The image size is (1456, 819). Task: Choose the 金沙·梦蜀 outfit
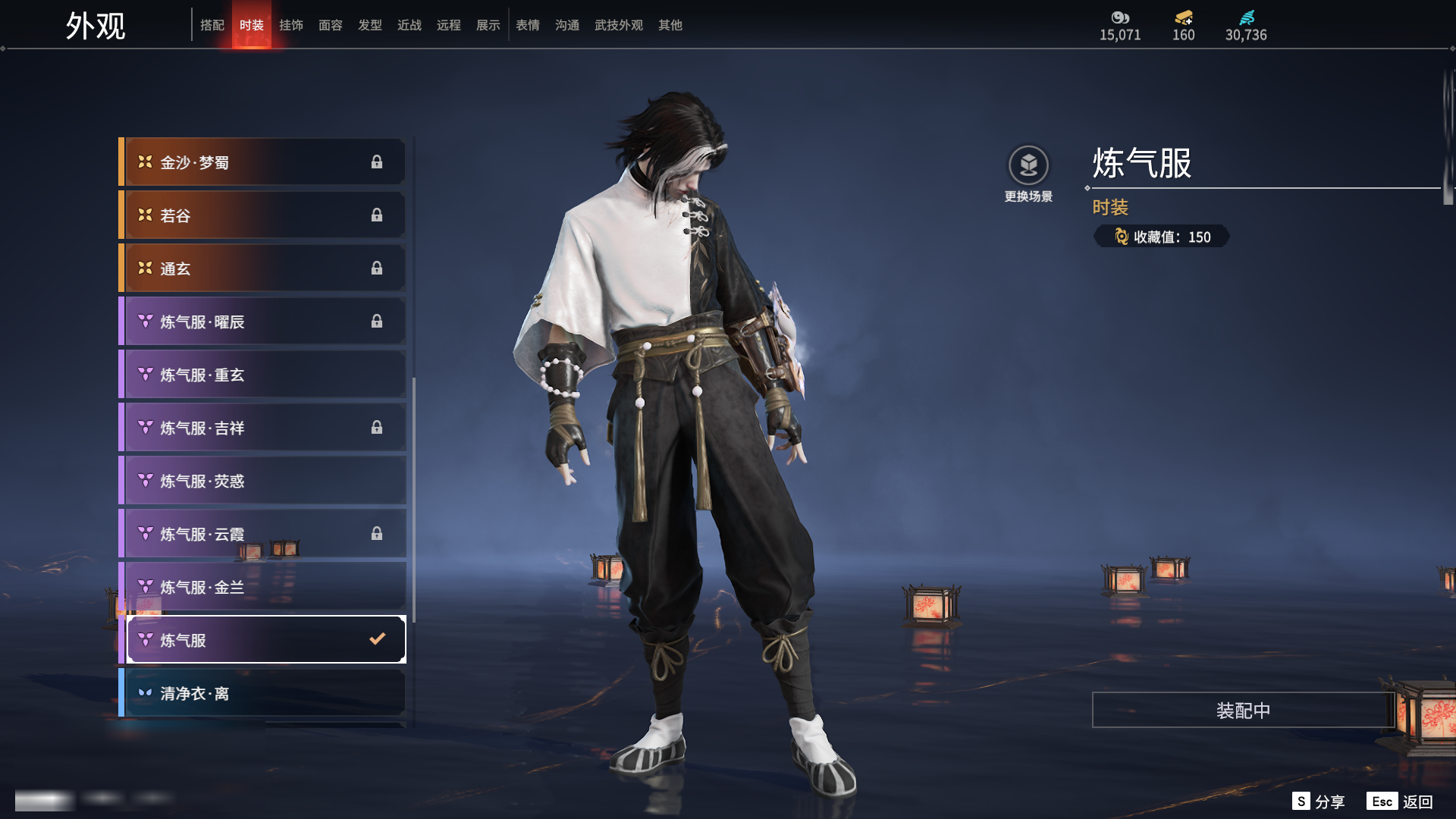point(262,162)
